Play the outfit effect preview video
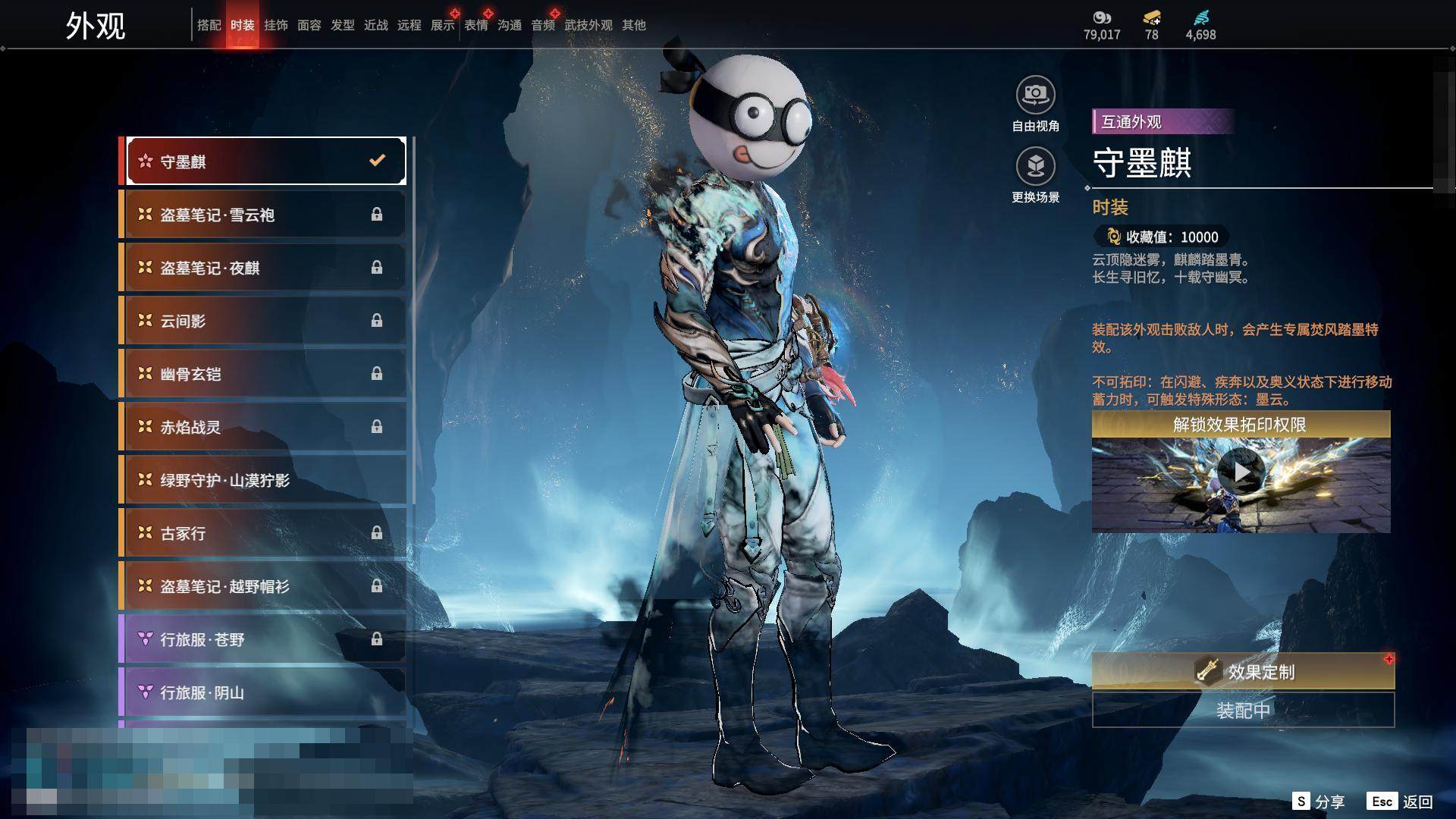This screenshot has height=819, width=1456. pos(1241,472)
